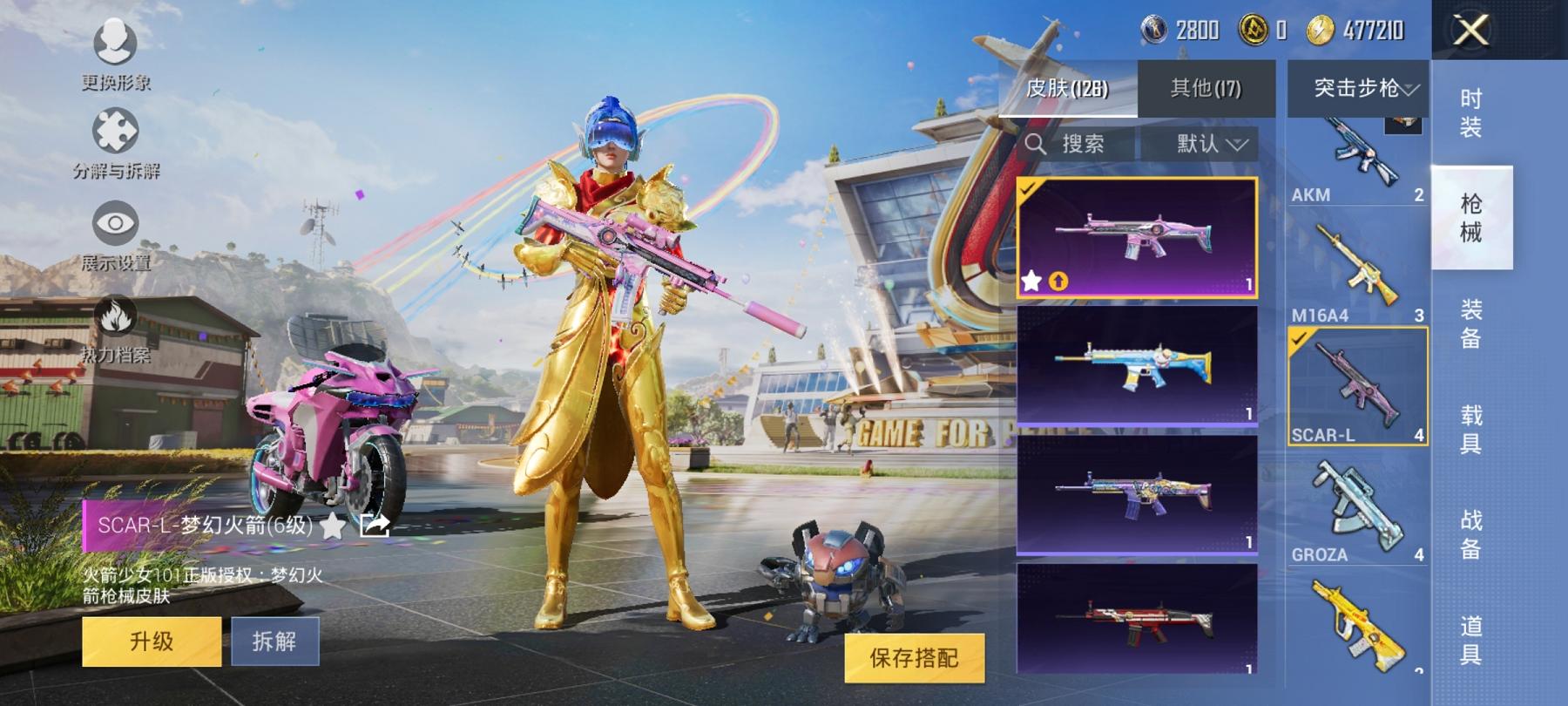Viewport: 1568px width, 706px height.
Task: Open the 默认 sorting dropdown
Action: click(x=1208, y=142)
